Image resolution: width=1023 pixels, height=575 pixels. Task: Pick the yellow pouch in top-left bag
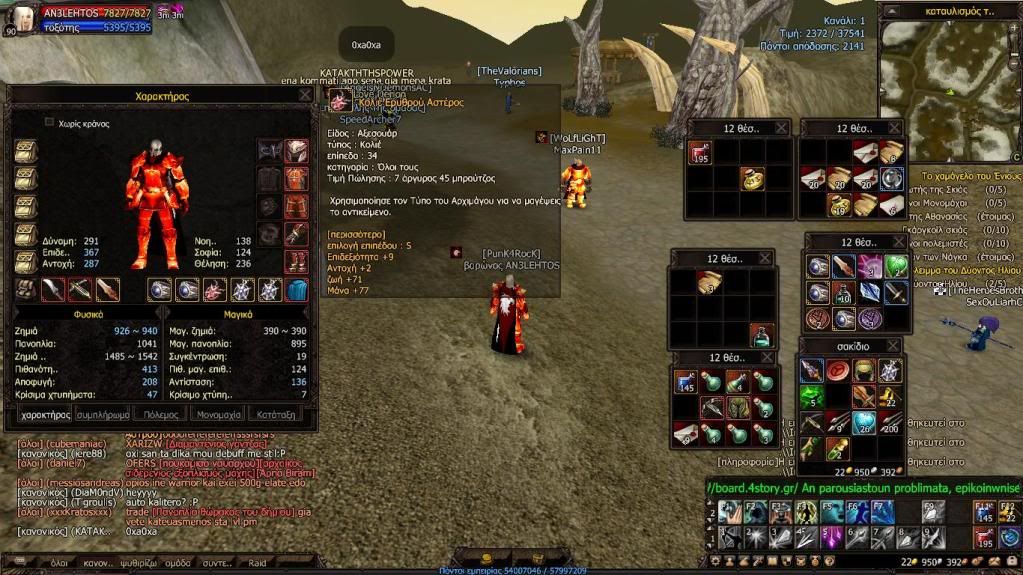pos(753,178)
